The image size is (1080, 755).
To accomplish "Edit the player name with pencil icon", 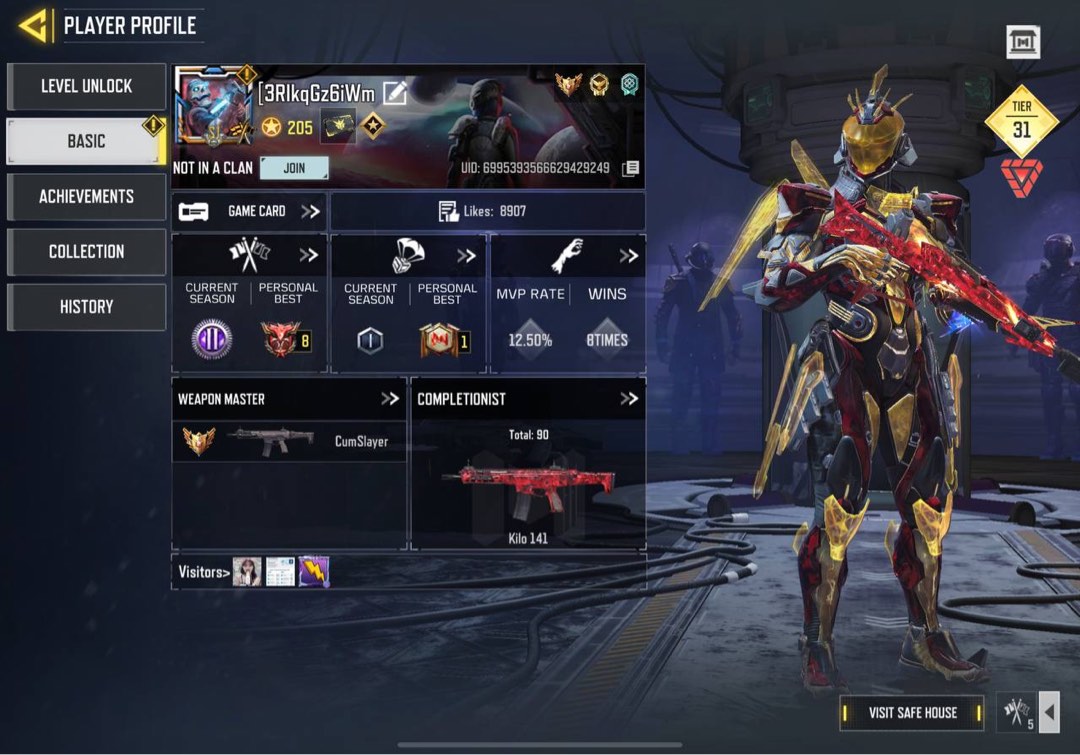I will [395, 94].
